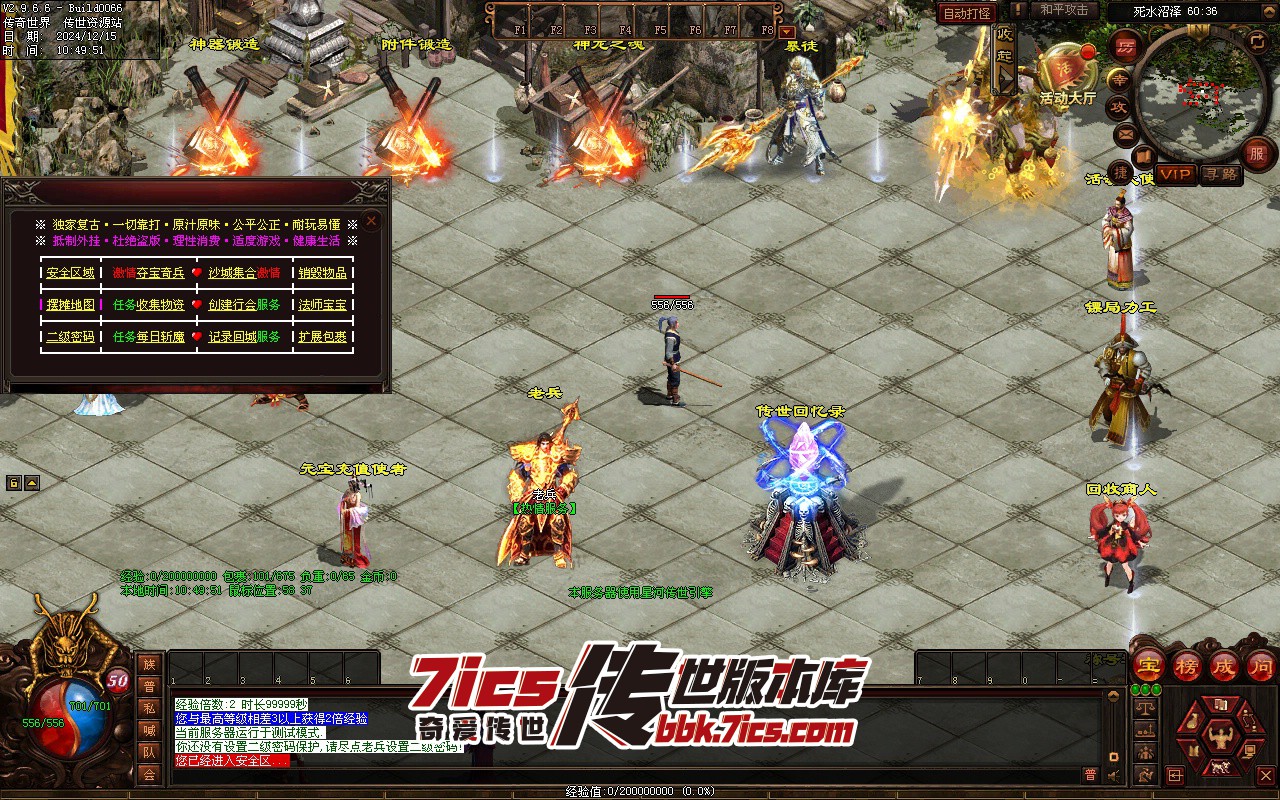Select the 收集物资 task link
Image resolution: width=1280 pixels, height=800 pixels.
point(161,305)
